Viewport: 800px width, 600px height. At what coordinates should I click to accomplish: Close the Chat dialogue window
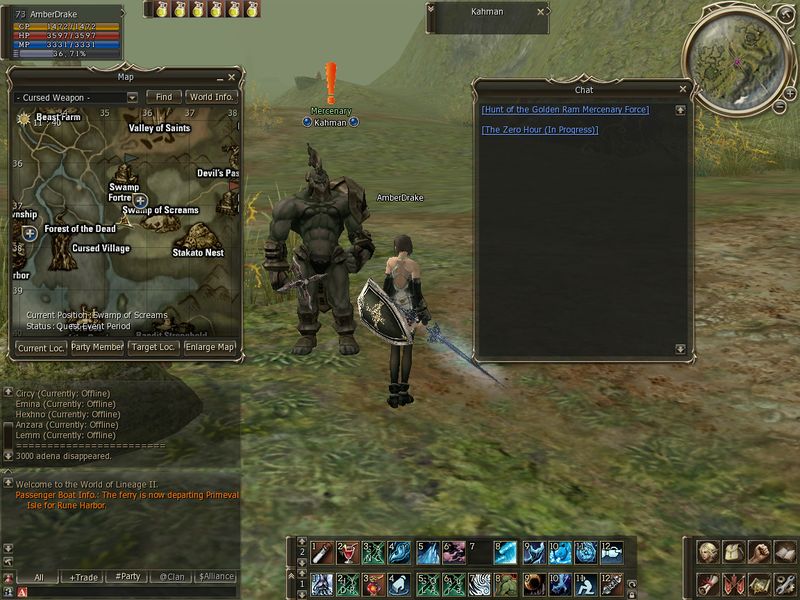pyautogui.click(x=683, y=90)
